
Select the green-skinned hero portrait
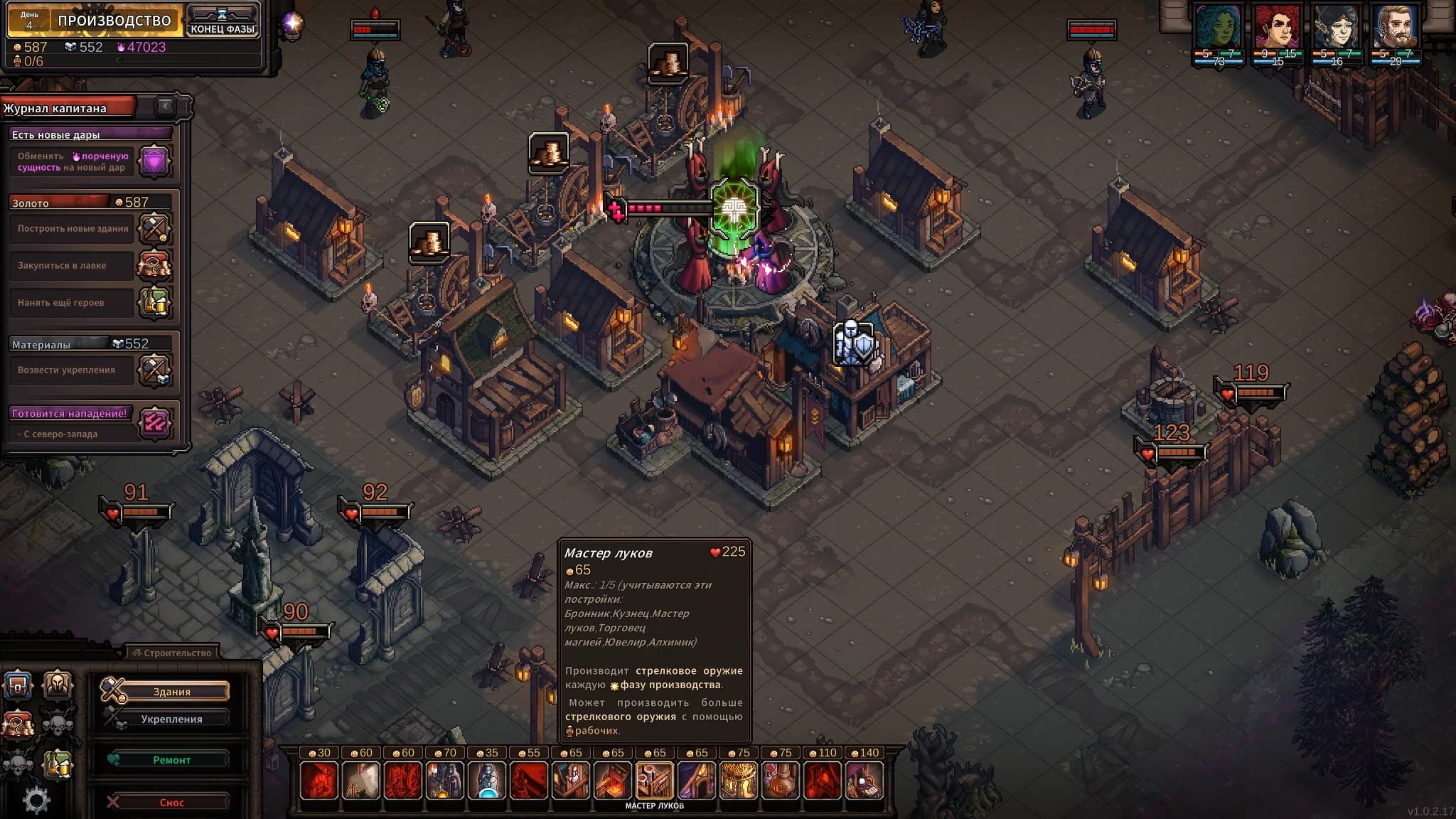[x=1219, y=30]
